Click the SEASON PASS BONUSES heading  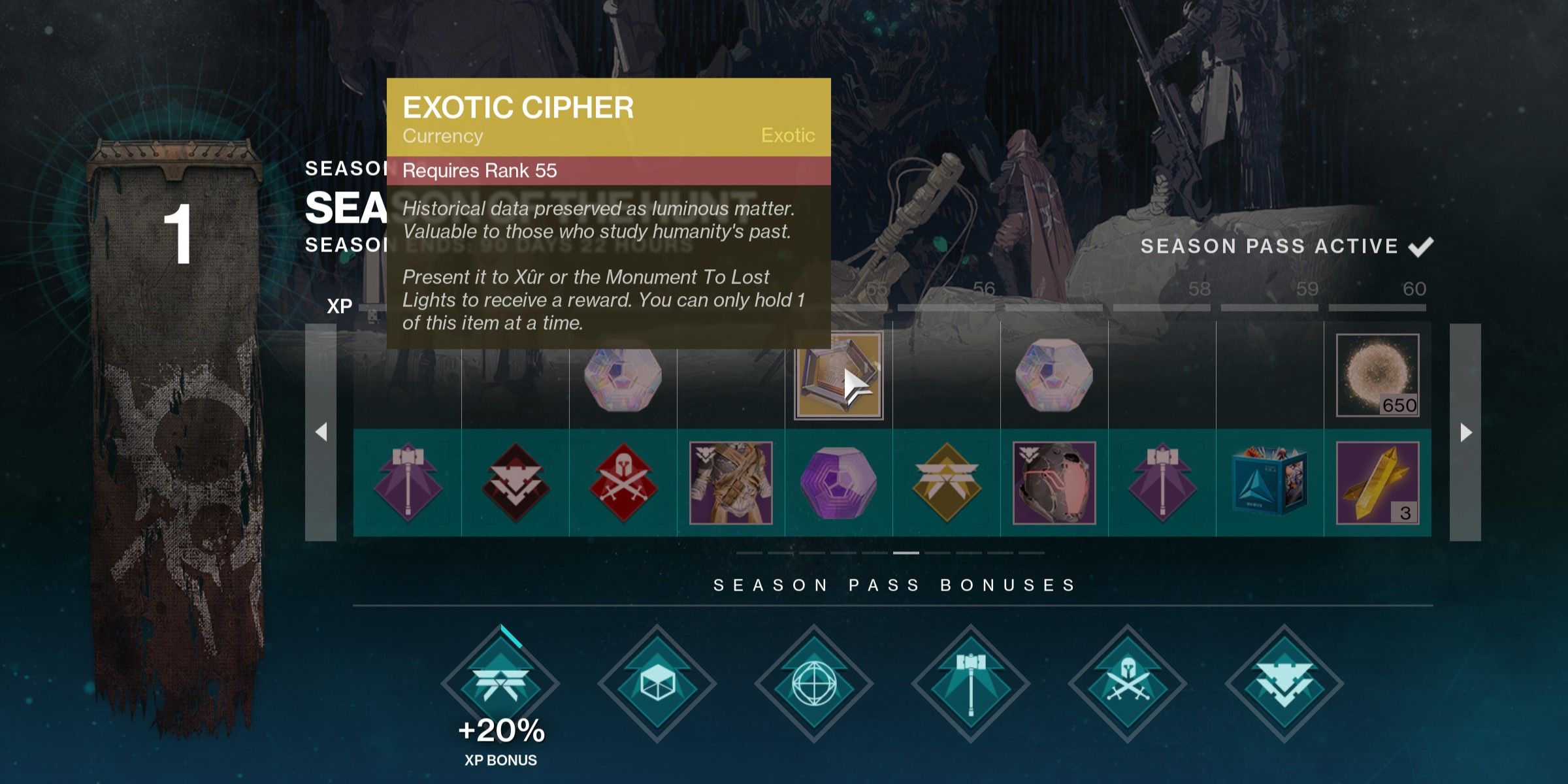892,585
